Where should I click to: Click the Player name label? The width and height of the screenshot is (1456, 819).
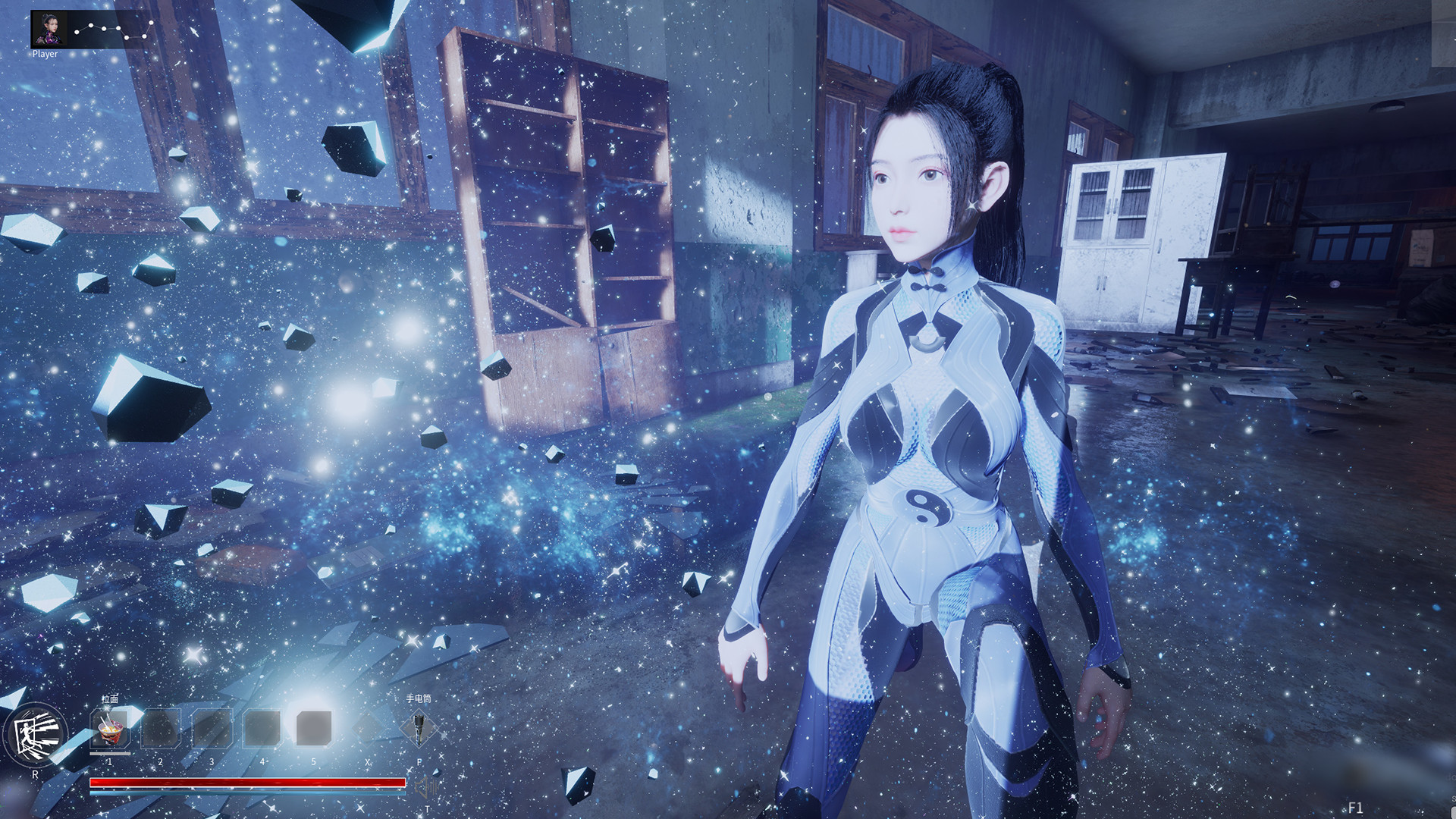45,54
